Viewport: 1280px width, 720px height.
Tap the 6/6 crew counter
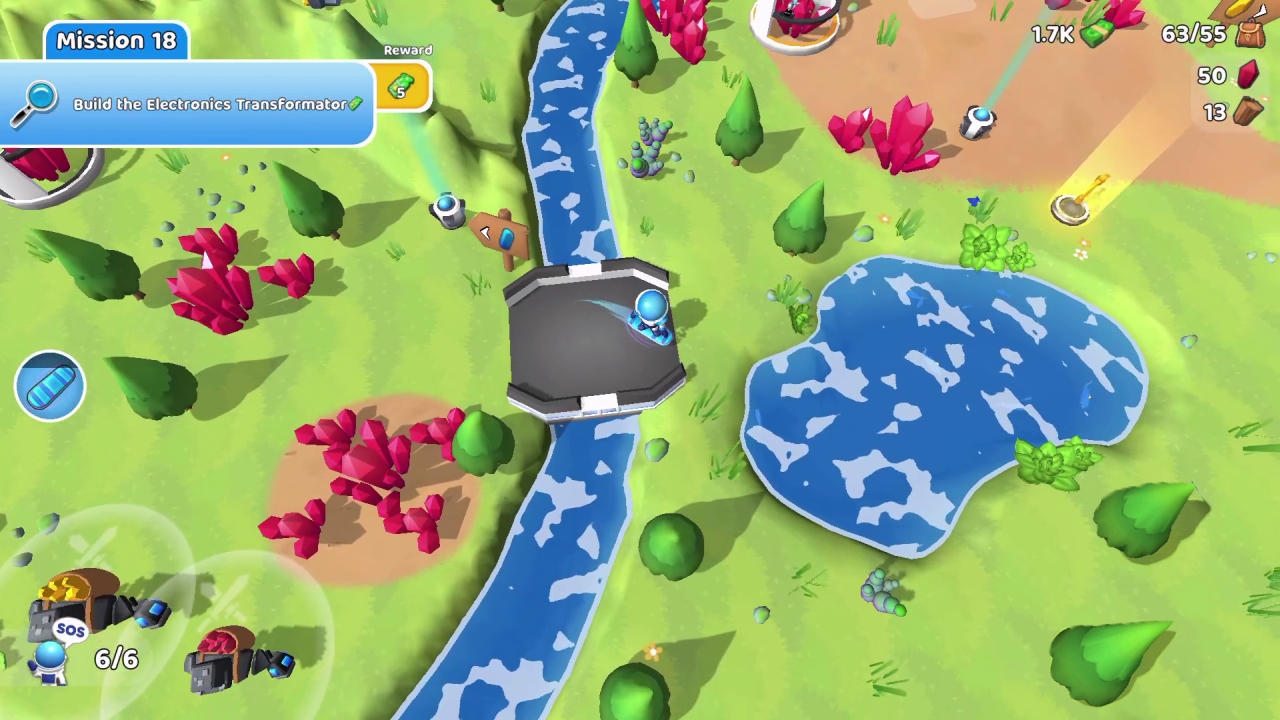116,659
